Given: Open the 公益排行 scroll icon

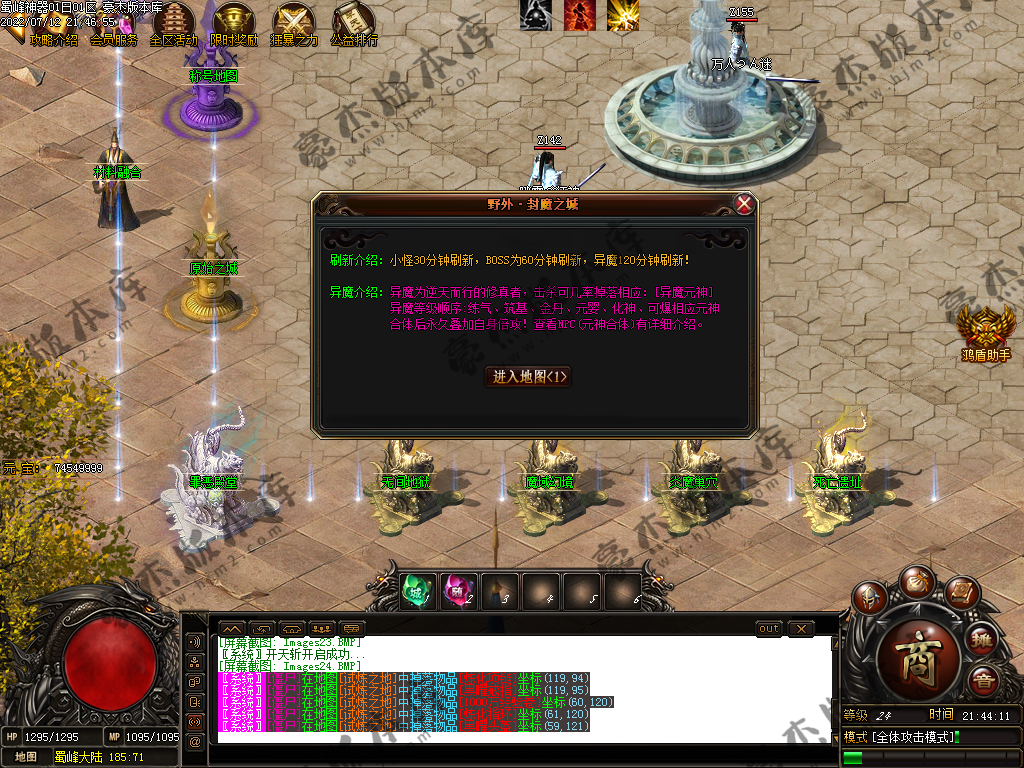Looking at the screenshot, I should (353, 22).
